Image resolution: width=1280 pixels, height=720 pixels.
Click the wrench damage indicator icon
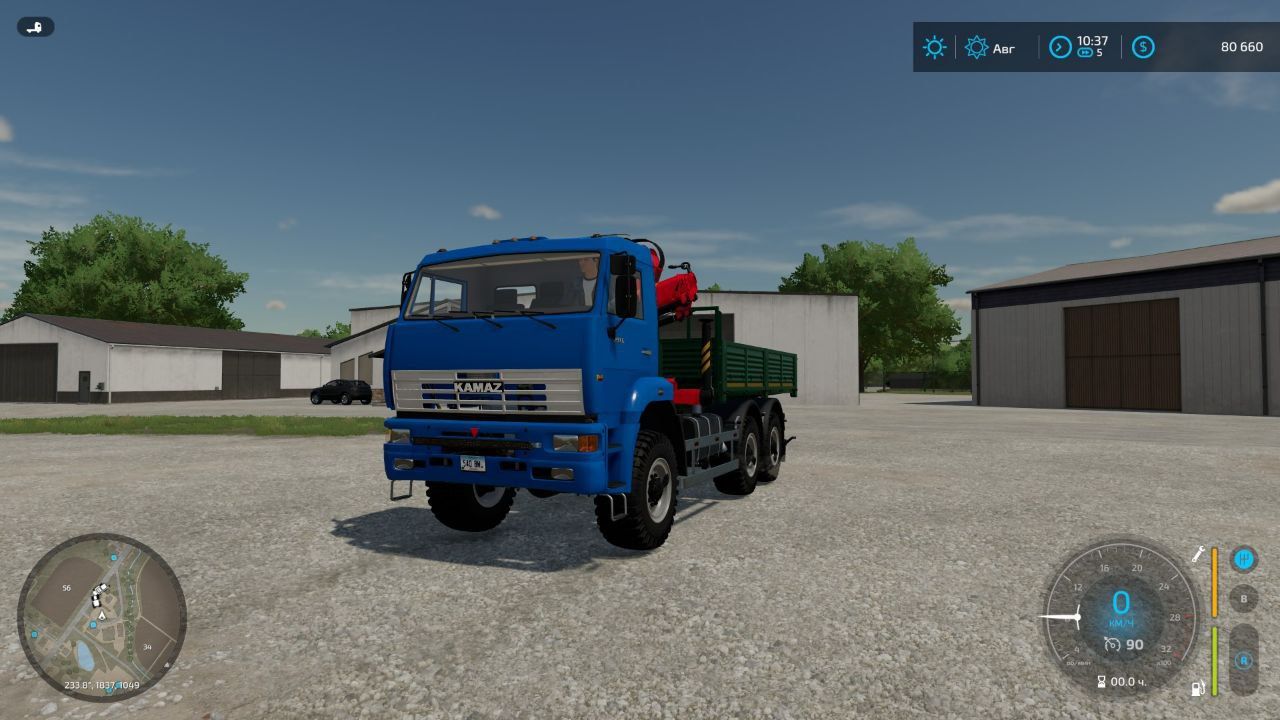tap(1197, 557)
